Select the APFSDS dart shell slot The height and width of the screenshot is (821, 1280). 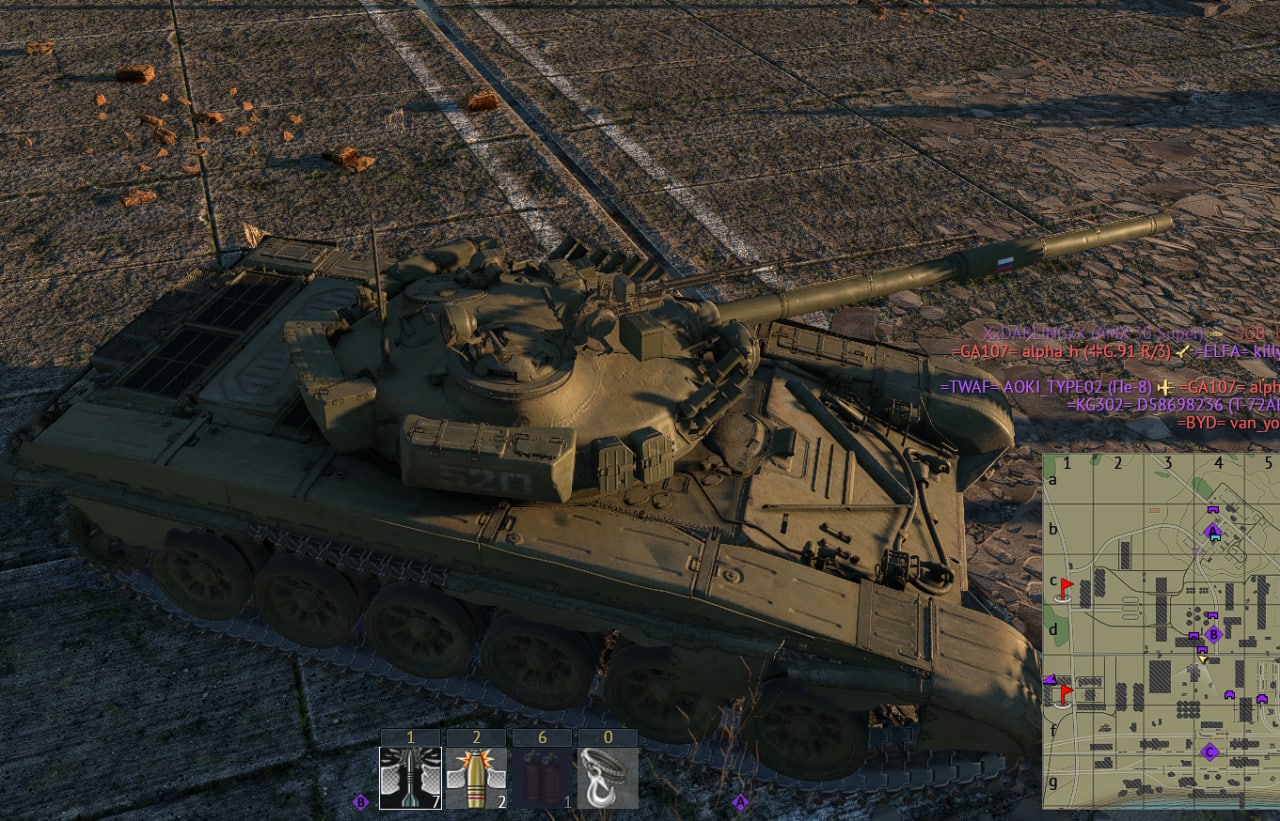(x=410, y=777)
